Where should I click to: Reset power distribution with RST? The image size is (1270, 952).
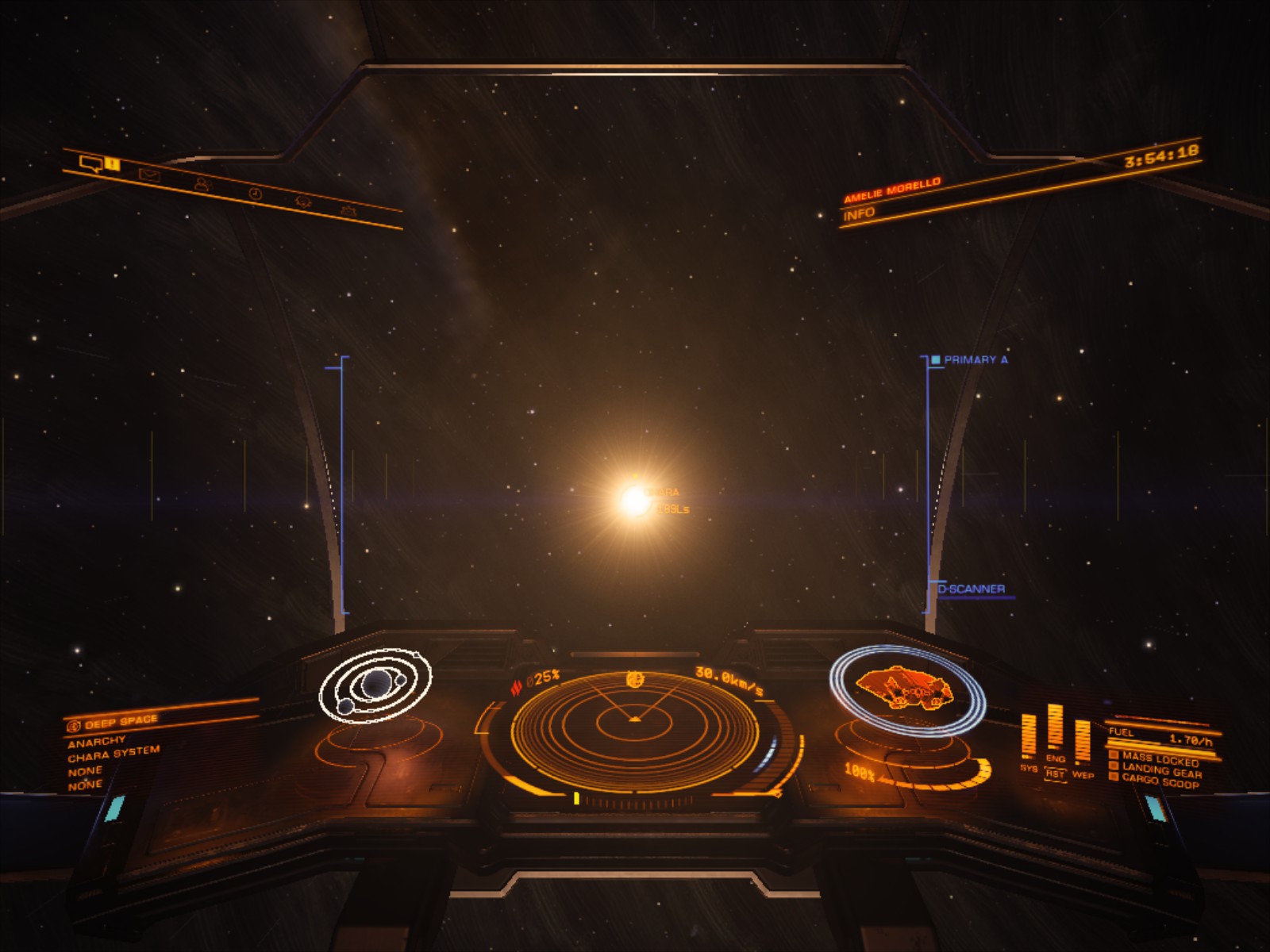(1055, 774)
